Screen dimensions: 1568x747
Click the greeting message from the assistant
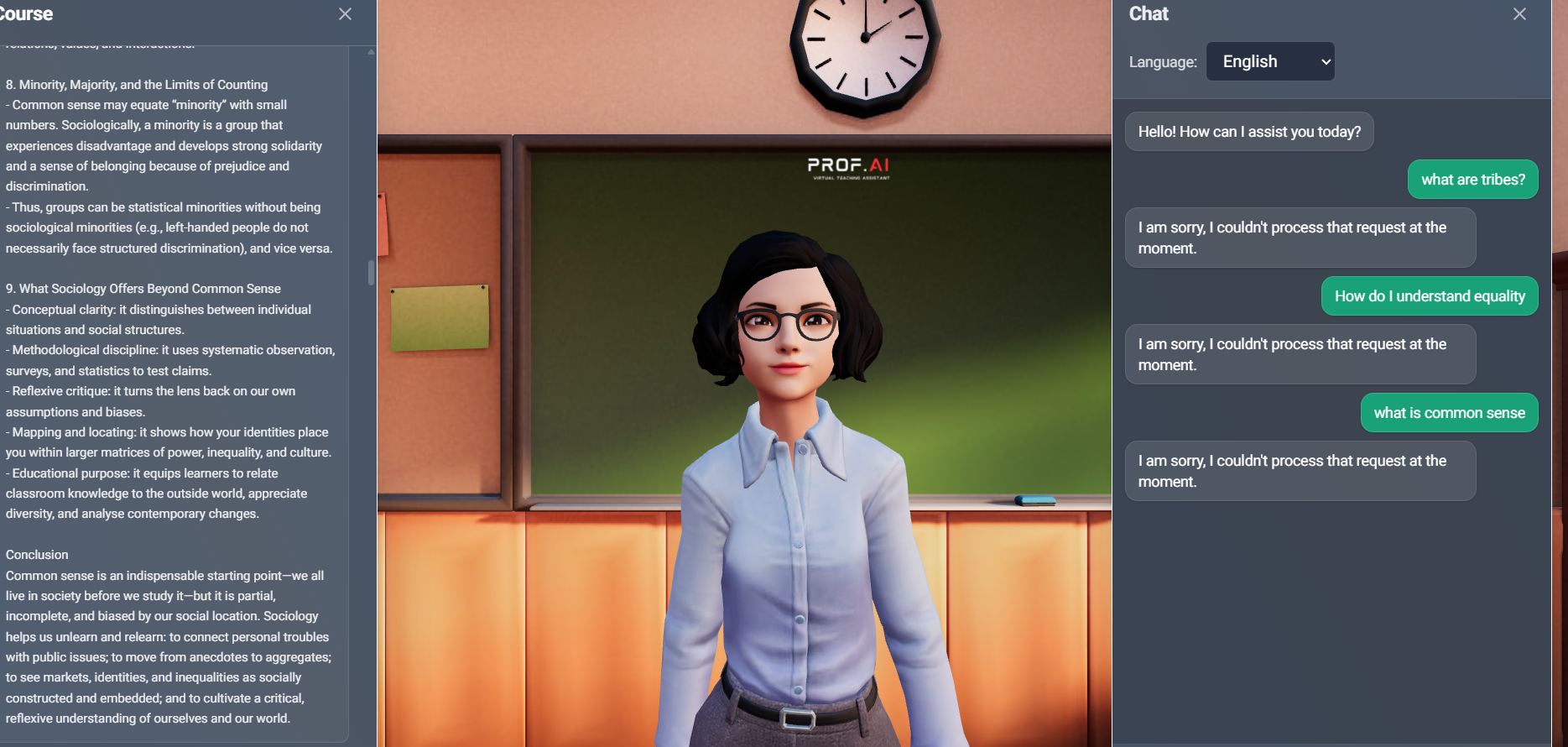coord(1248,131)
